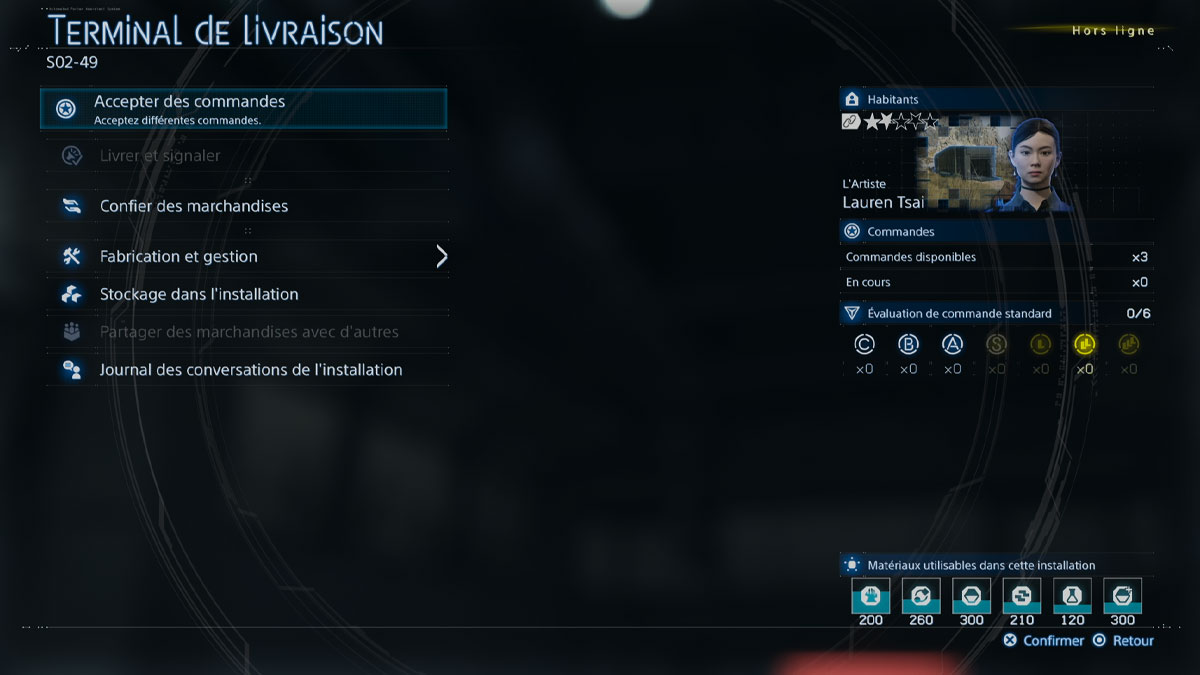Select the material slot showing 120
The height and width of the screenshot is (675, 1200).
(1072, 597)
